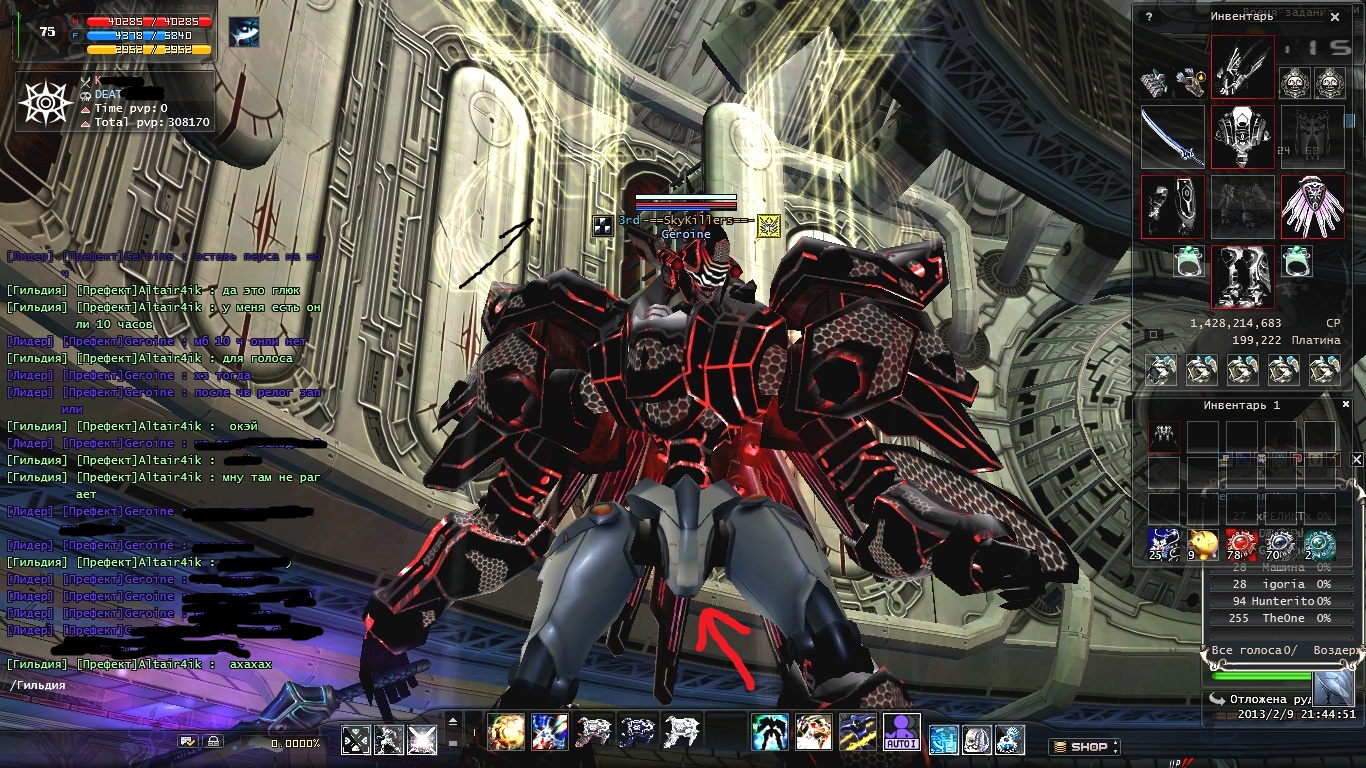The image size is (1366, 768).
Task: Click the equipped leg boots armor slot
Action: (1243, 276)
